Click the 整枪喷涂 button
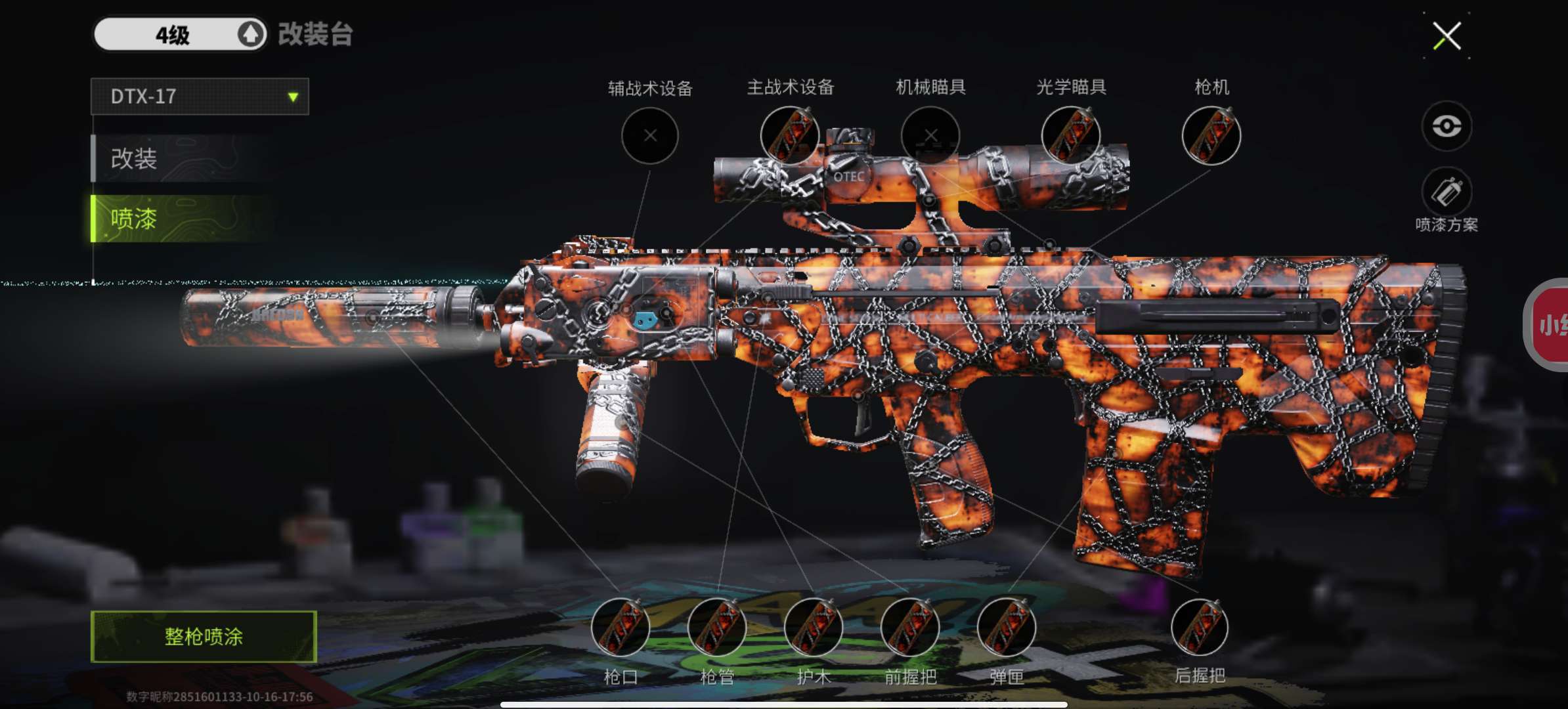 point(204,636)
